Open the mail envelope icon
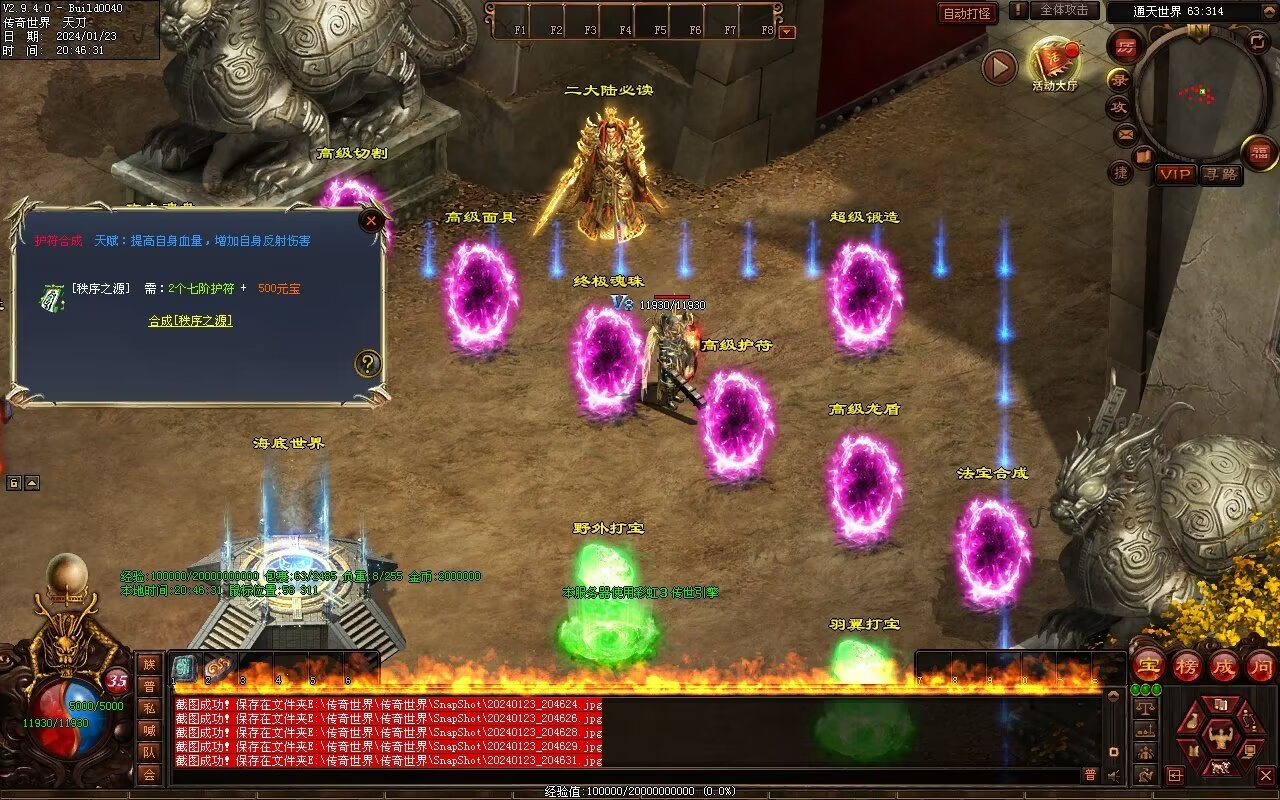This screenshot has height=800, width=1280. click(1126, 134)
